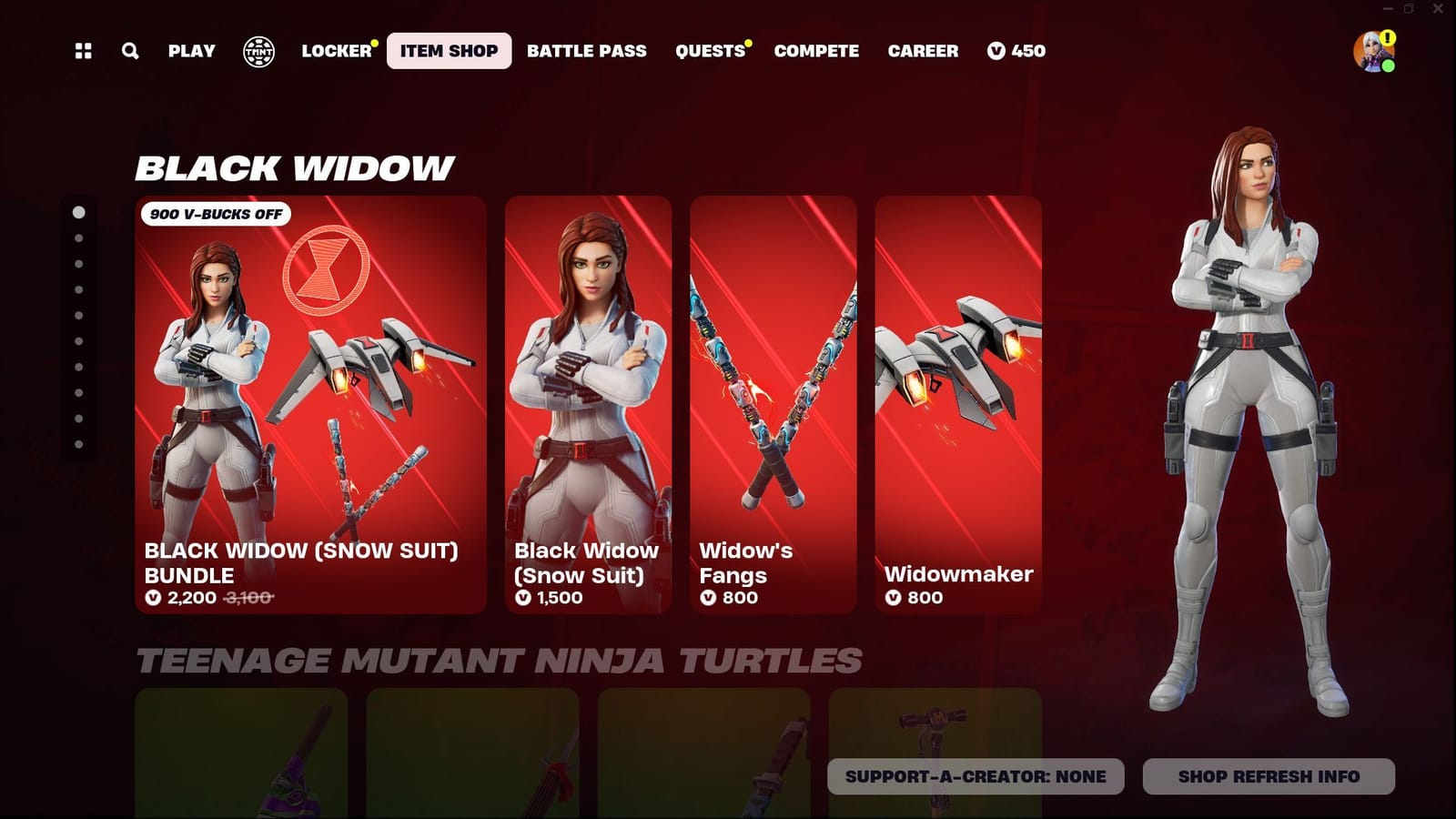
Task: Click the V-Bucks coin icon on Widowmaker price
Action: pyautogui.click(x=893, y=598)
